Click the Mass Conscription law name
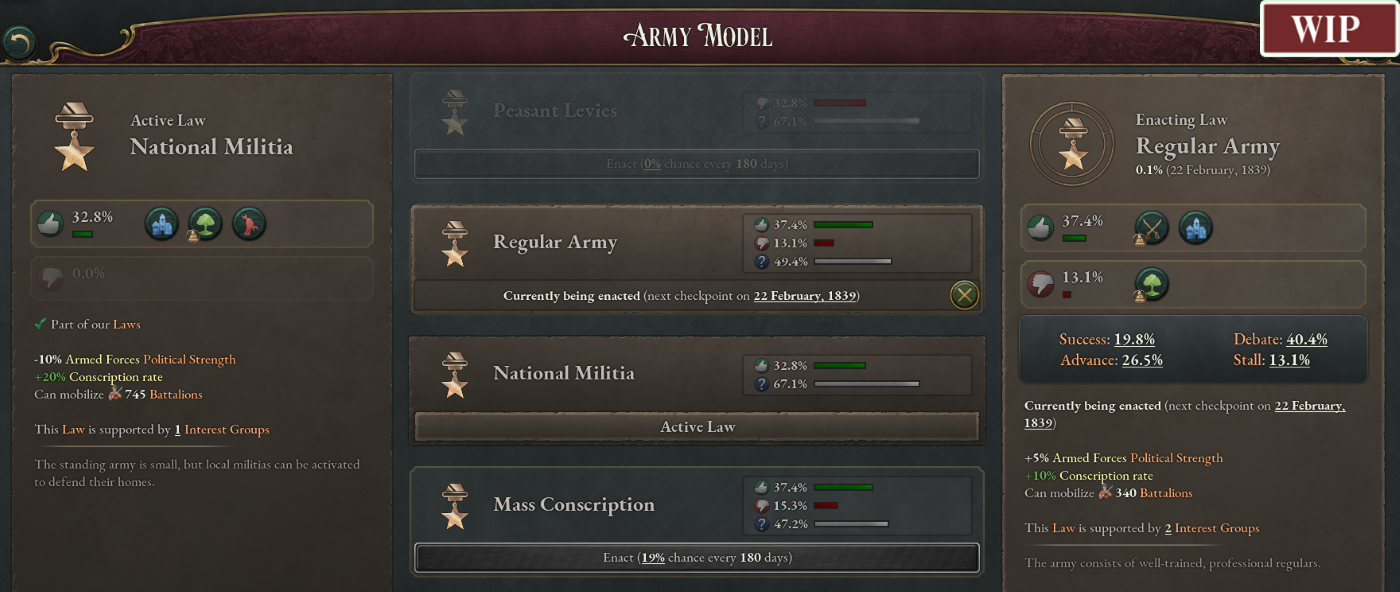Image resolution: width=1400 pixels, height=592 pixels. (574, 505)
